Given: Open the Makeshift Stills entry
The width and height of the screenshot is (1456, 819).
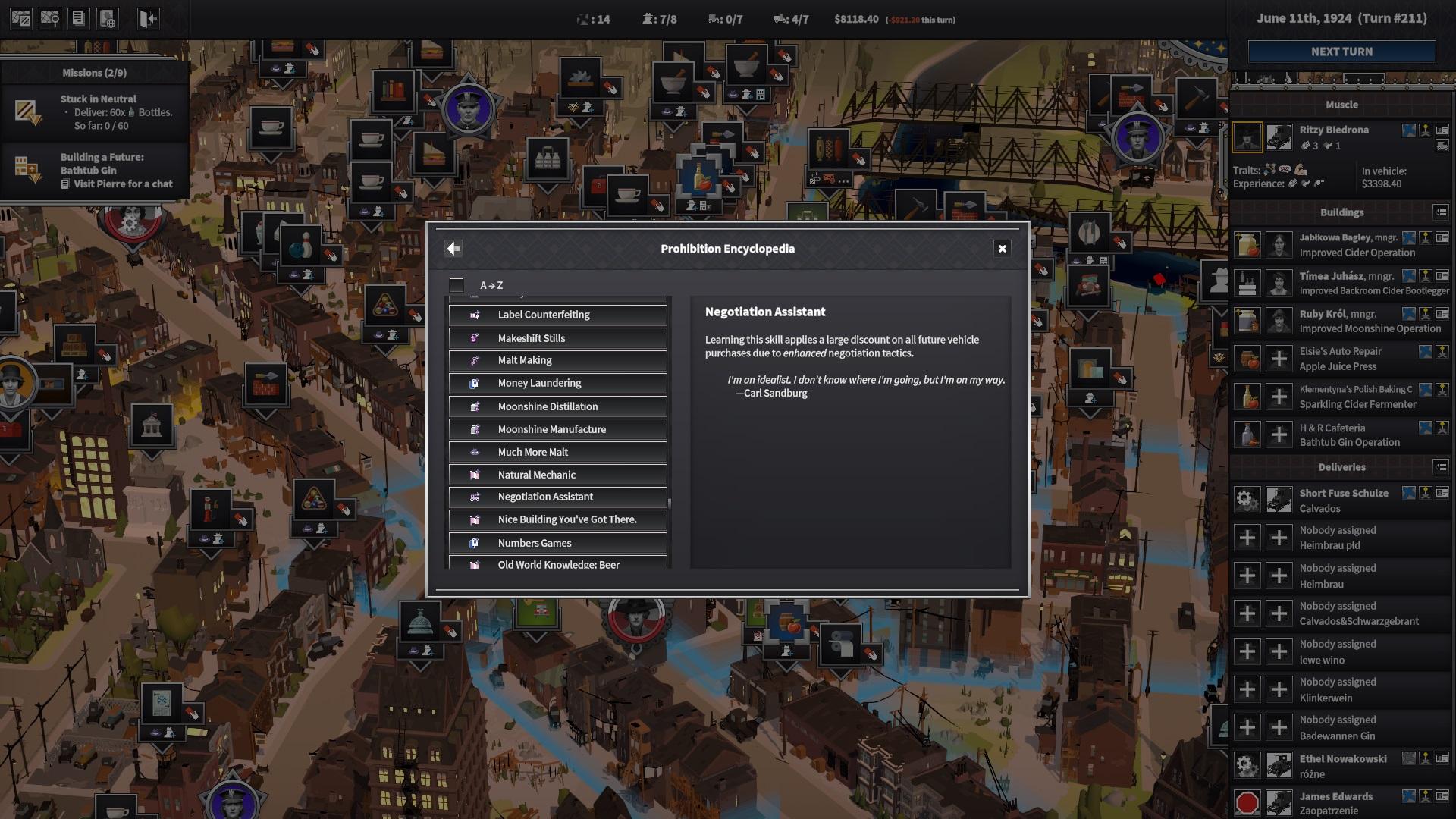Looking at the screenshot, I should click(557, 338).
